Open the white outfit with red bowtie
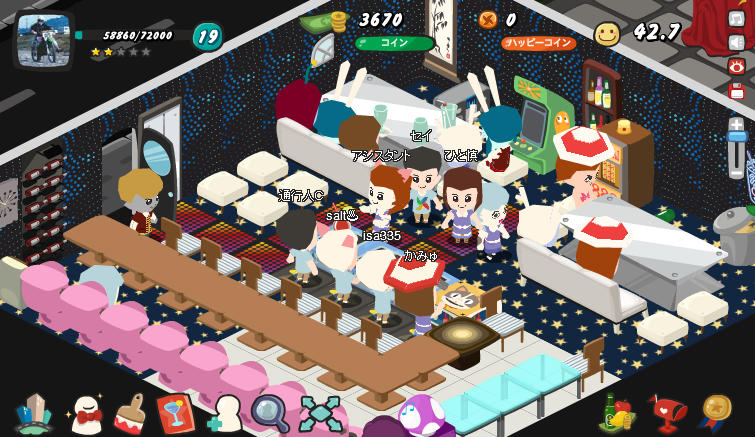The height and width of the screenshot is (437, 755). [86, 414]
